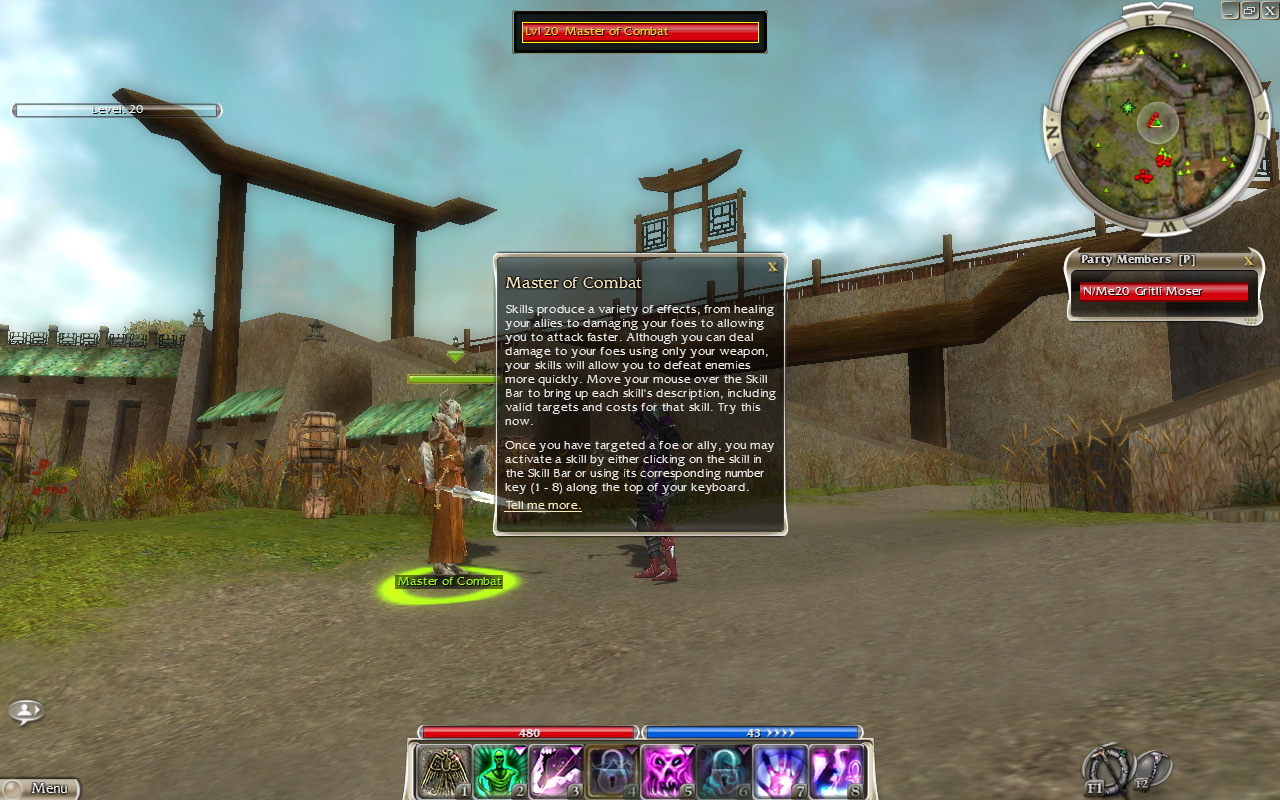Close the Master of Combat dialogue window
The height and width of the screenshot is (800, 1280).
[x=772, y=267]
